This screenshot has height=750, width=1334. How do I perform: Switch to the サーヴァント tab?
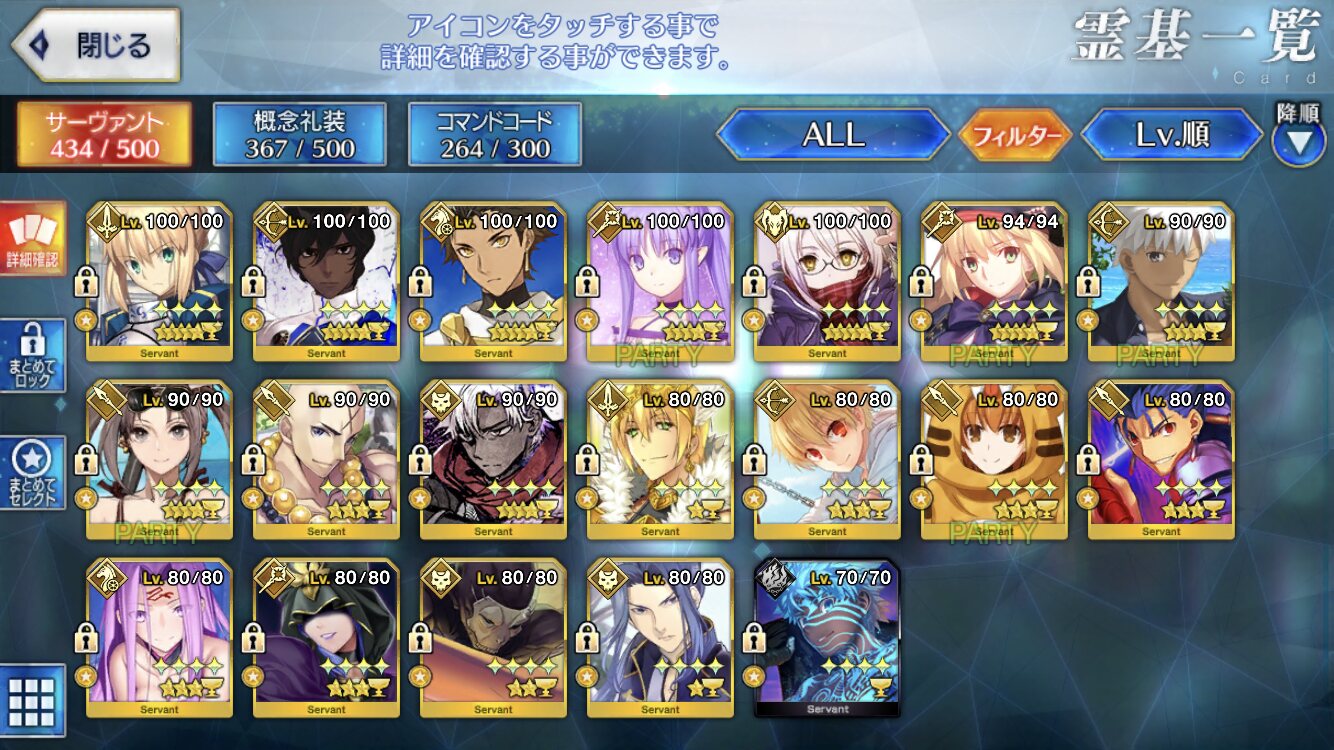(x=103, y=134)
